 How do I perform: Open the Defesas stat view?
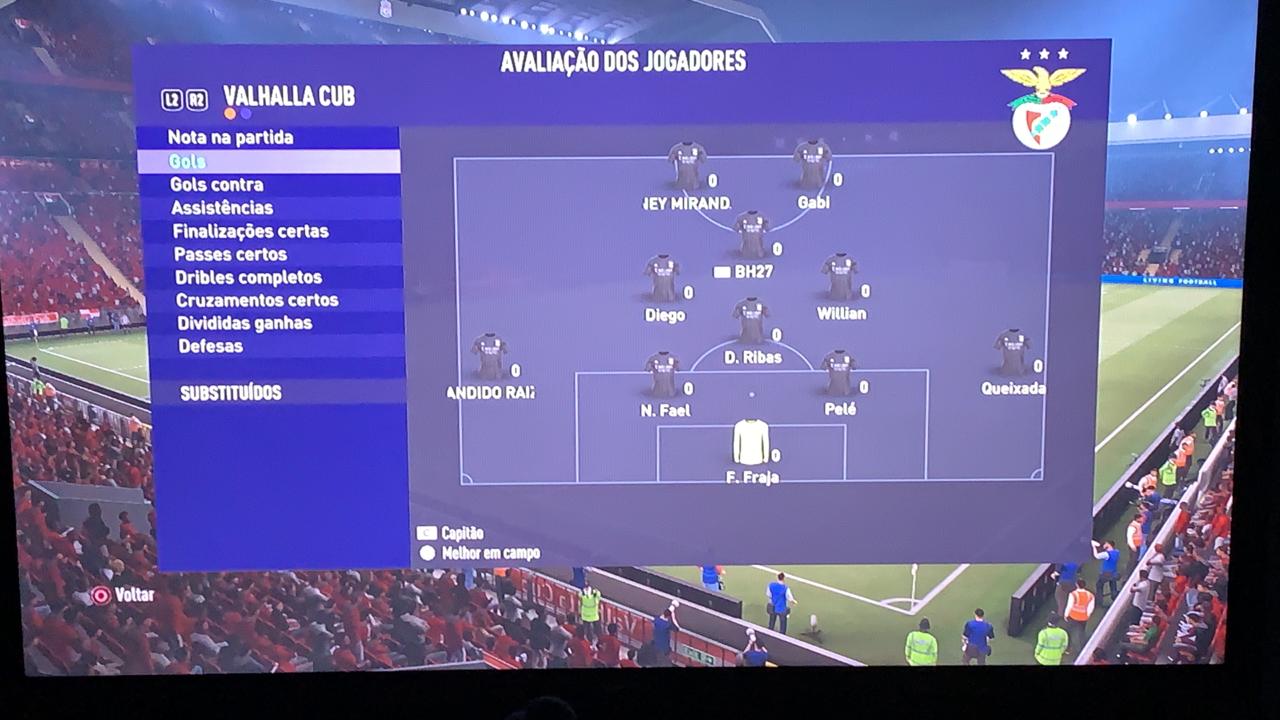(210, 346)
